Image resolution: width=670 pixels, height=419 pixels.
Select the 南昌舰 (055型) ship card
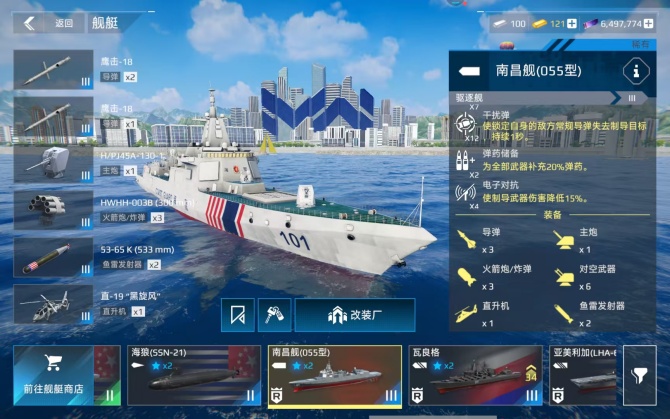(333, 375)
